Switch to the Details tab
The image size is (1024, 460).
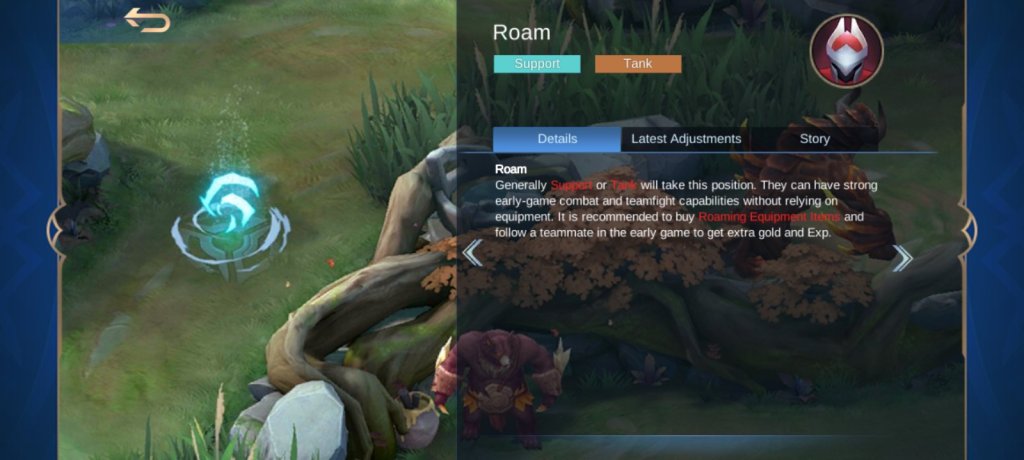557,139
